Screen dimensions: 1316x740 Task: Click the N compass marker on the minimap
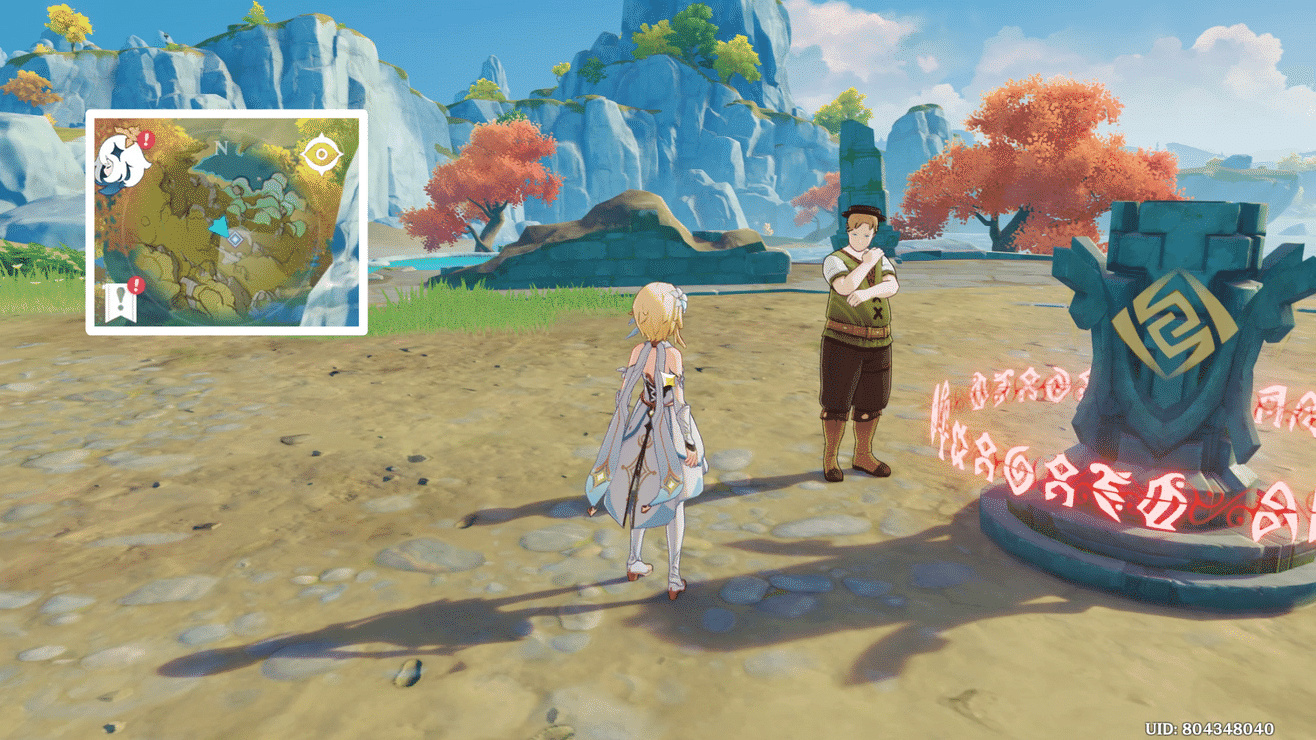[x=222, y=147]
